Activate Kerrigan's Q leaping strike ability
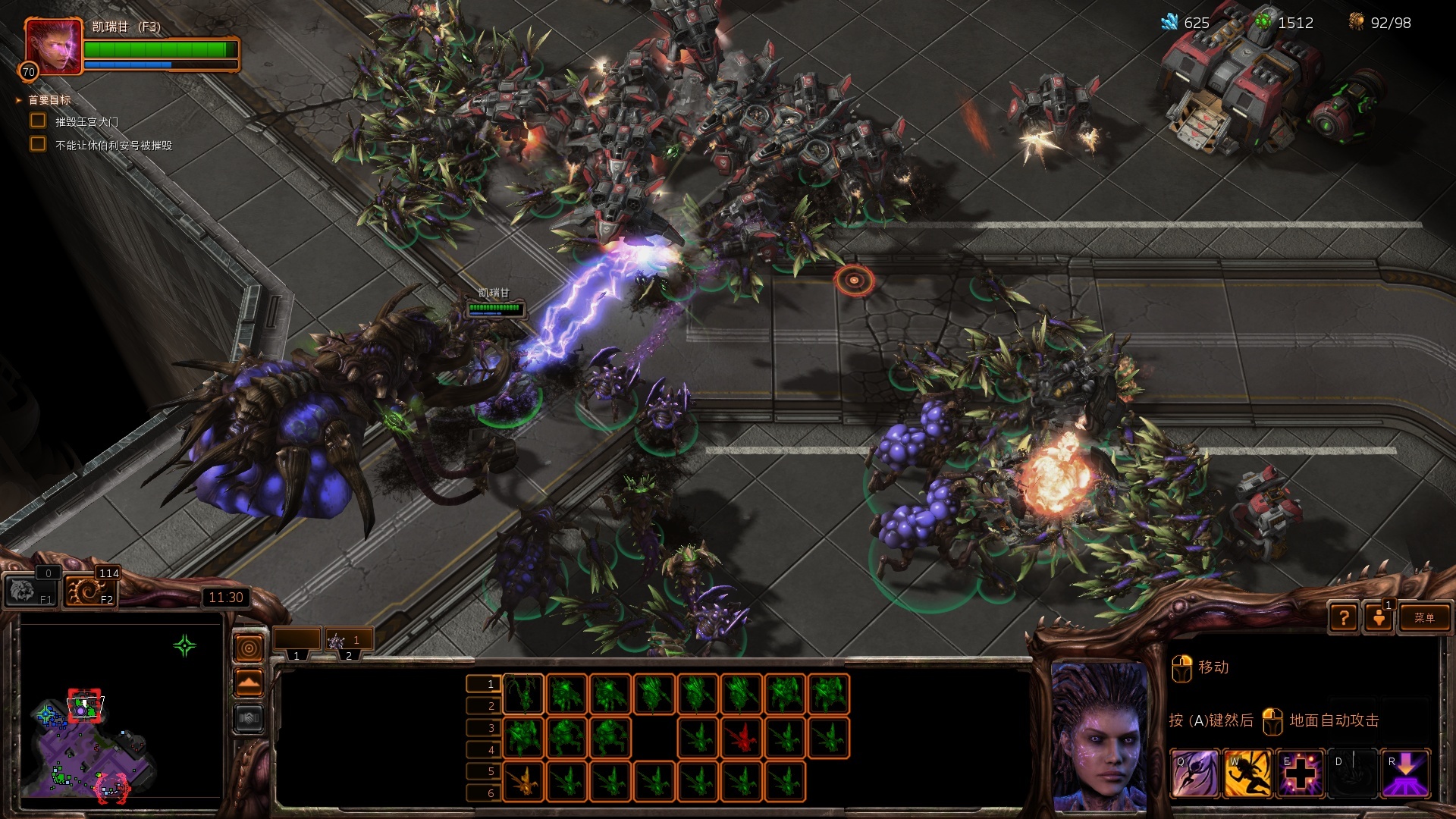The width and height of the screenshot is (1456, 819). [x=1195, y=773]
